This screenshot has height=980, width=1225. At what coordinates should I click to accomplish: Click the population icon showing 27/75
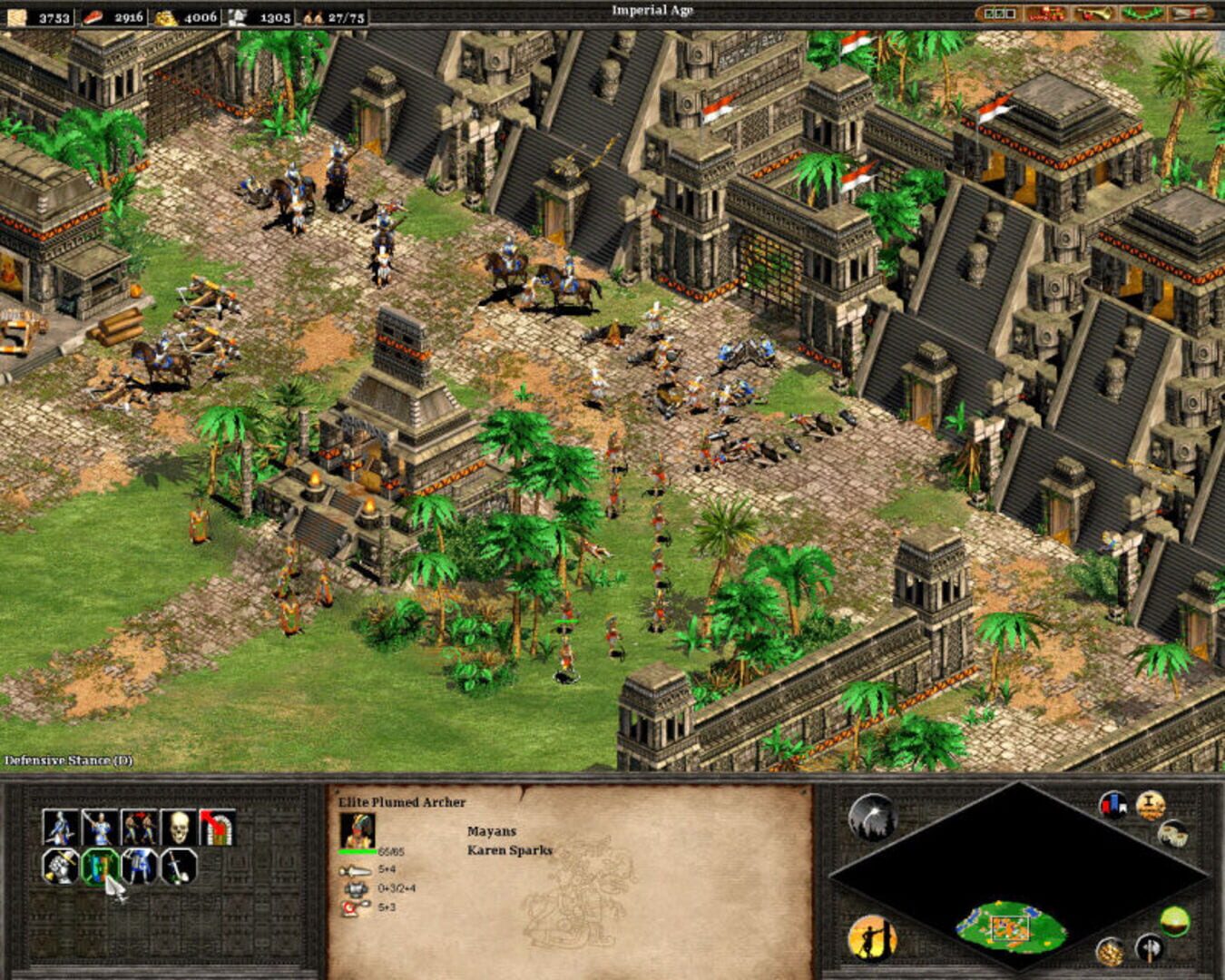[x=312, y=13]
